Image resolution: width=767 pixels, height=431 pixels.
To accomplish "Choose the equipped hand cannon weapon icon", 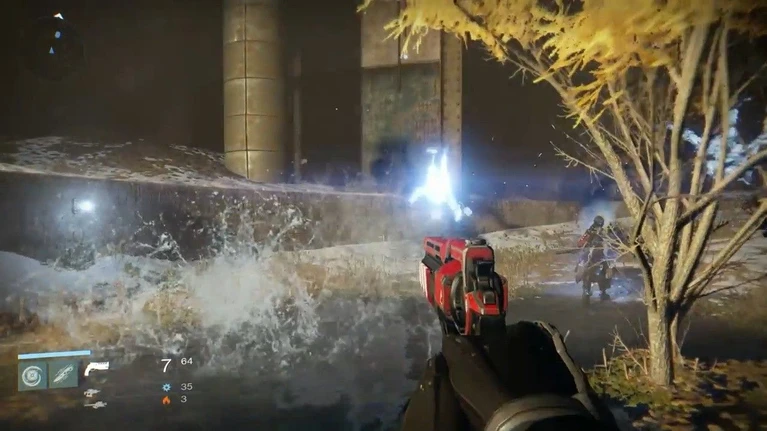I will tap(96, 367).
